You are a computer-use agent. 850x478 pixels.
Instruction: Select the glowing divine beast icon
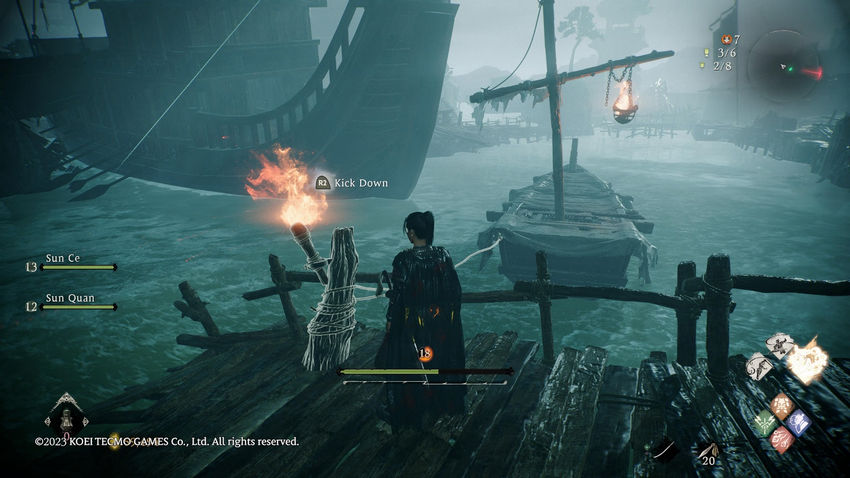pos(806,361)
